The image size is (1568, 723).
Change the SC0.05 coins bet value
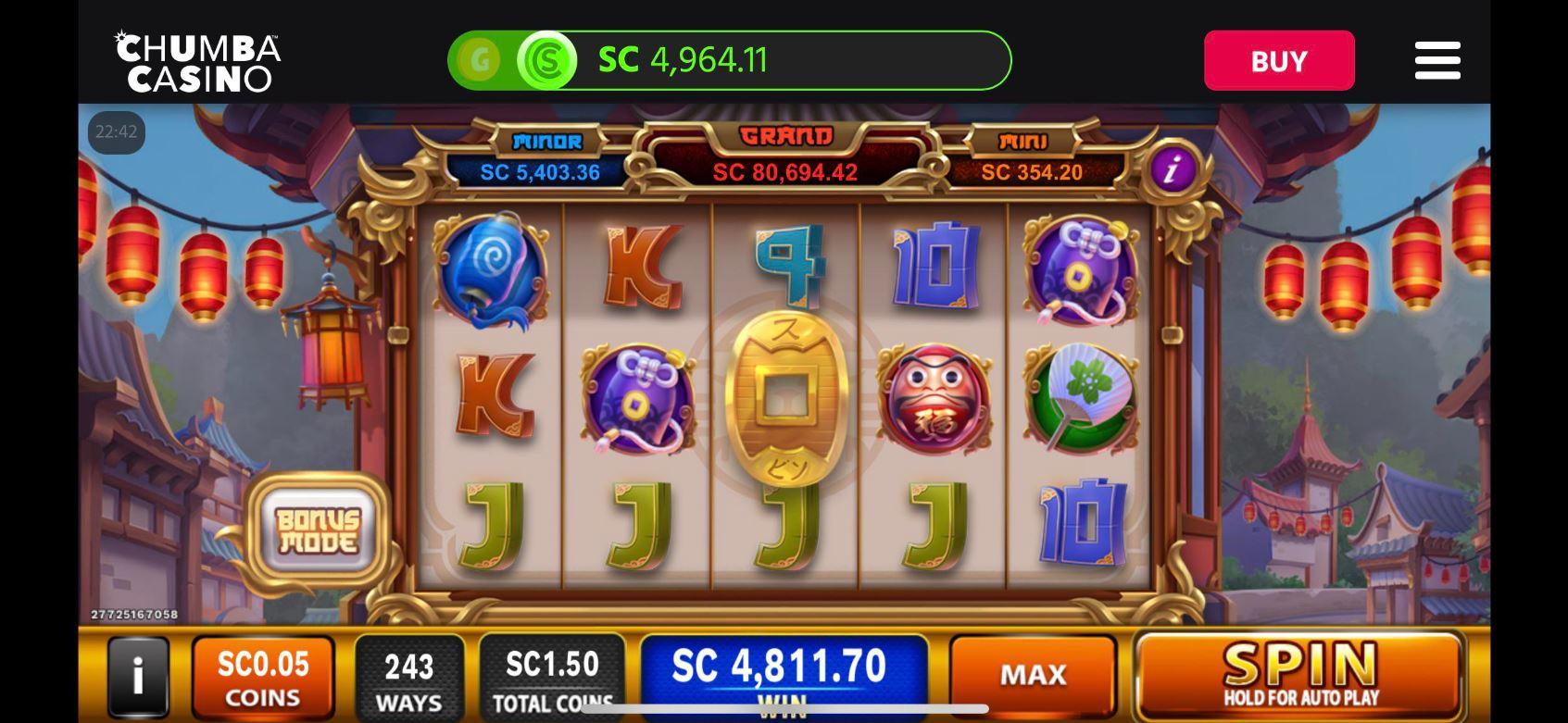pyautogui.click(x=263, y=678)
